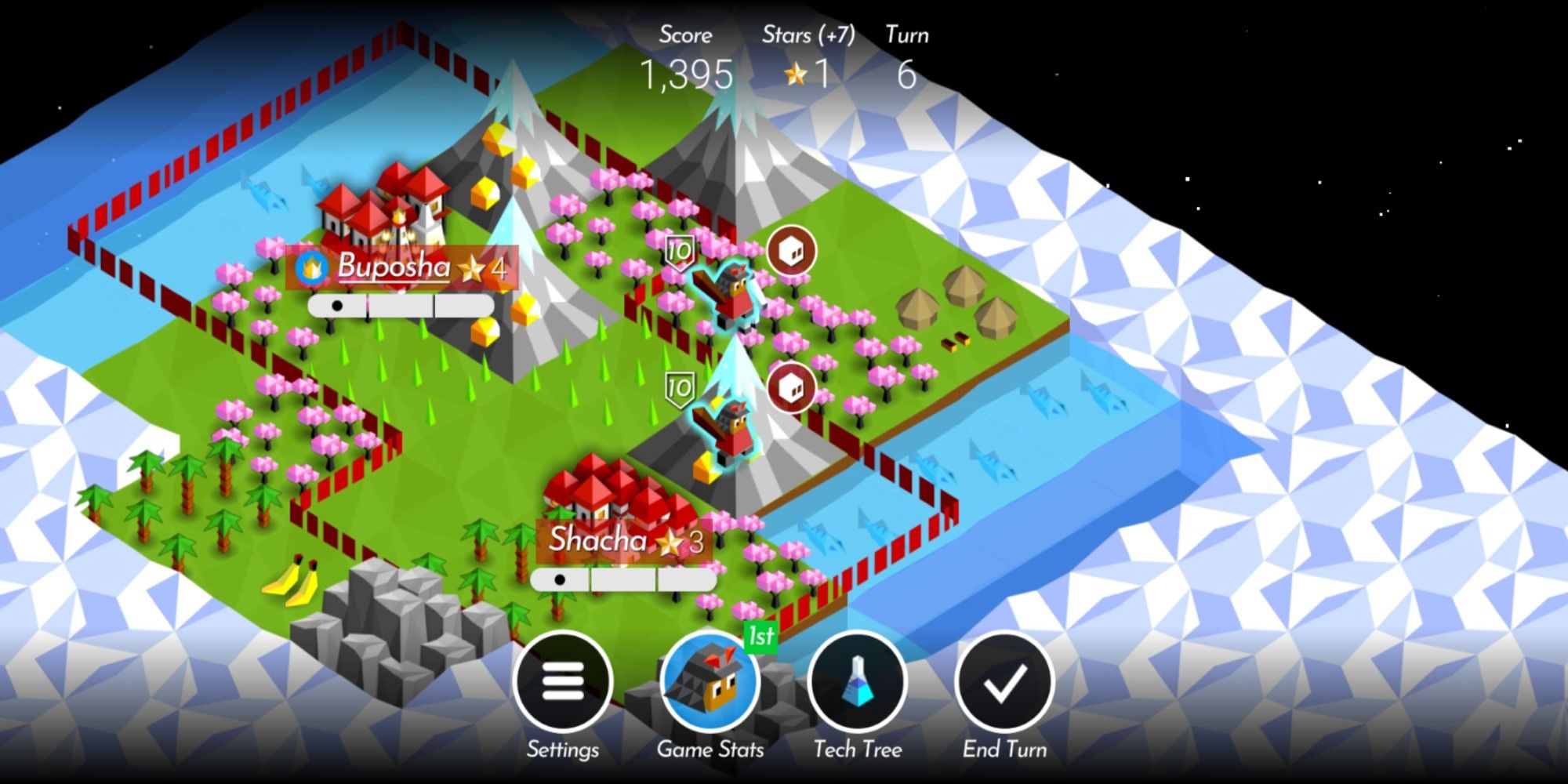1568x784 pixels.
Task: Click the Stars (+7) label
Action: 809,34
